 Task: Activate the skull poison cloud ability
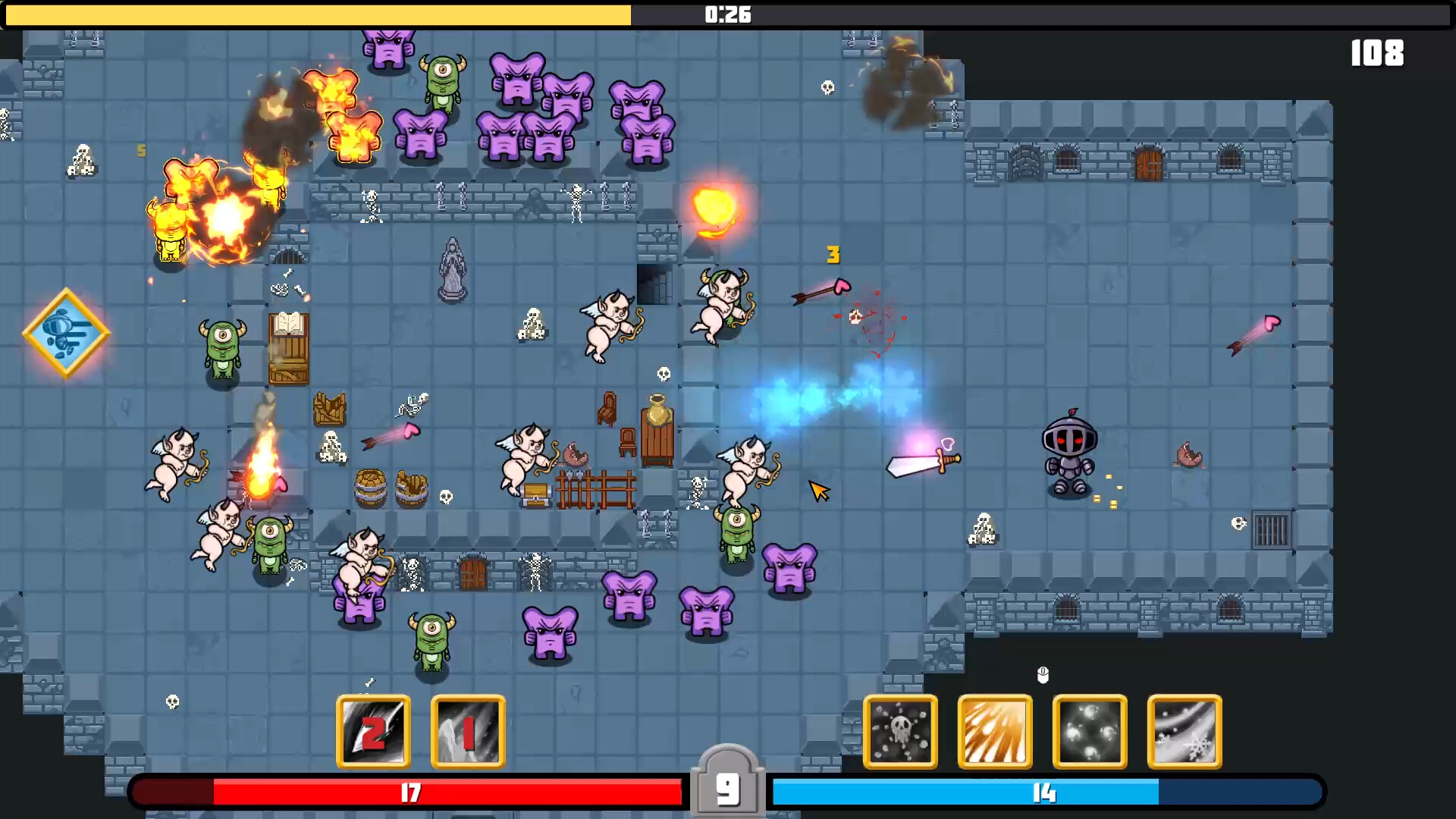pos(900,732)
